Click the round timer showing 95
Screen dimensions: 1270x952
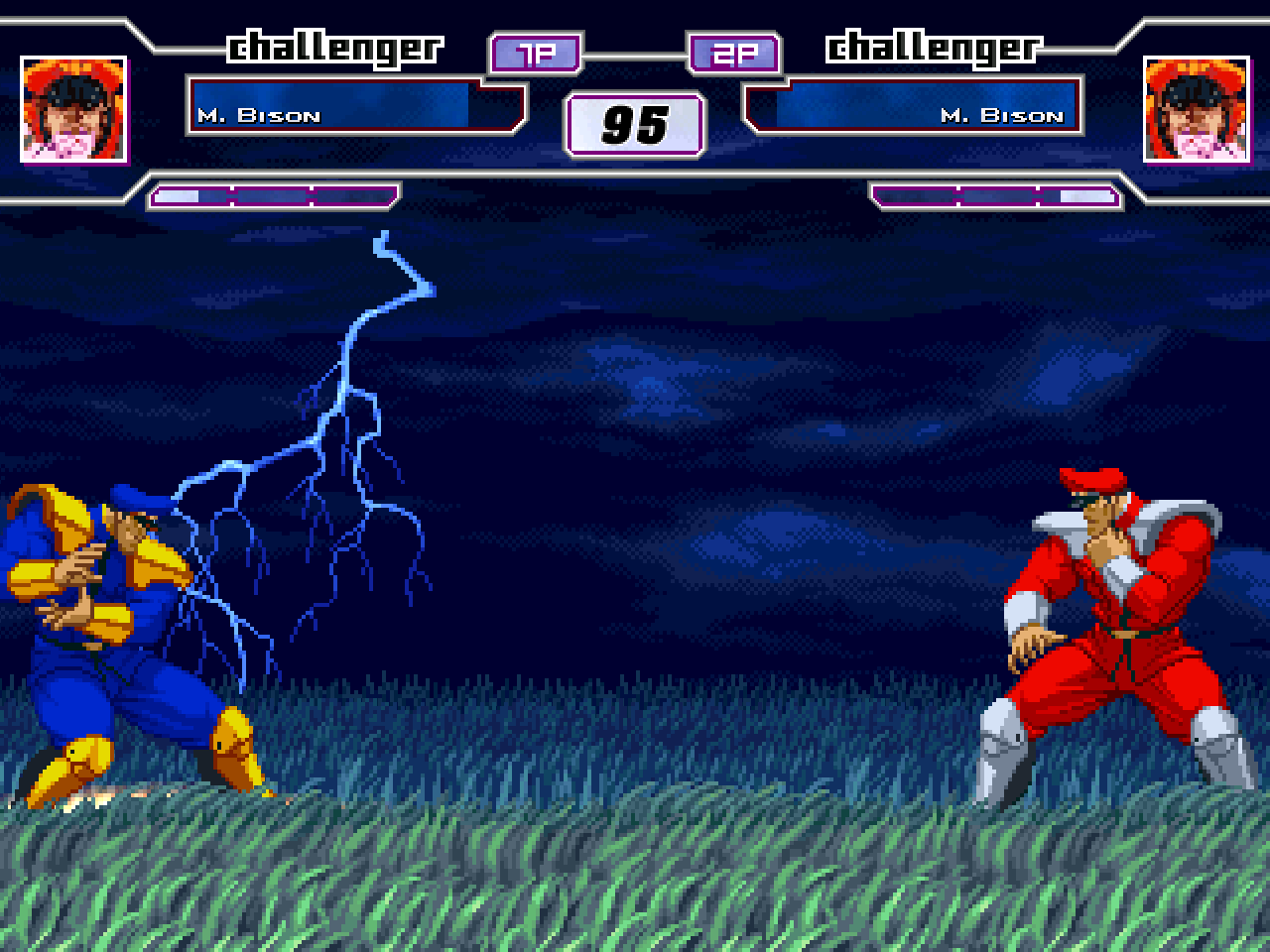[x=635, y=124]
